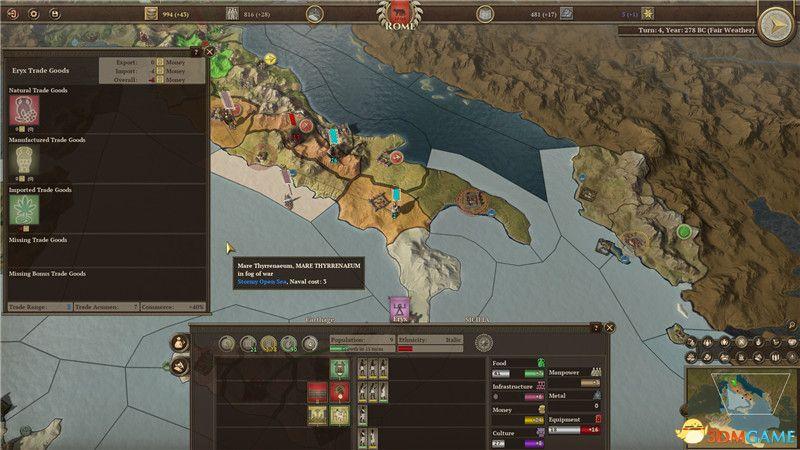800x450 pixels.
Task: Click the first round button in top-left toolbar
Action: click(12, 15)
